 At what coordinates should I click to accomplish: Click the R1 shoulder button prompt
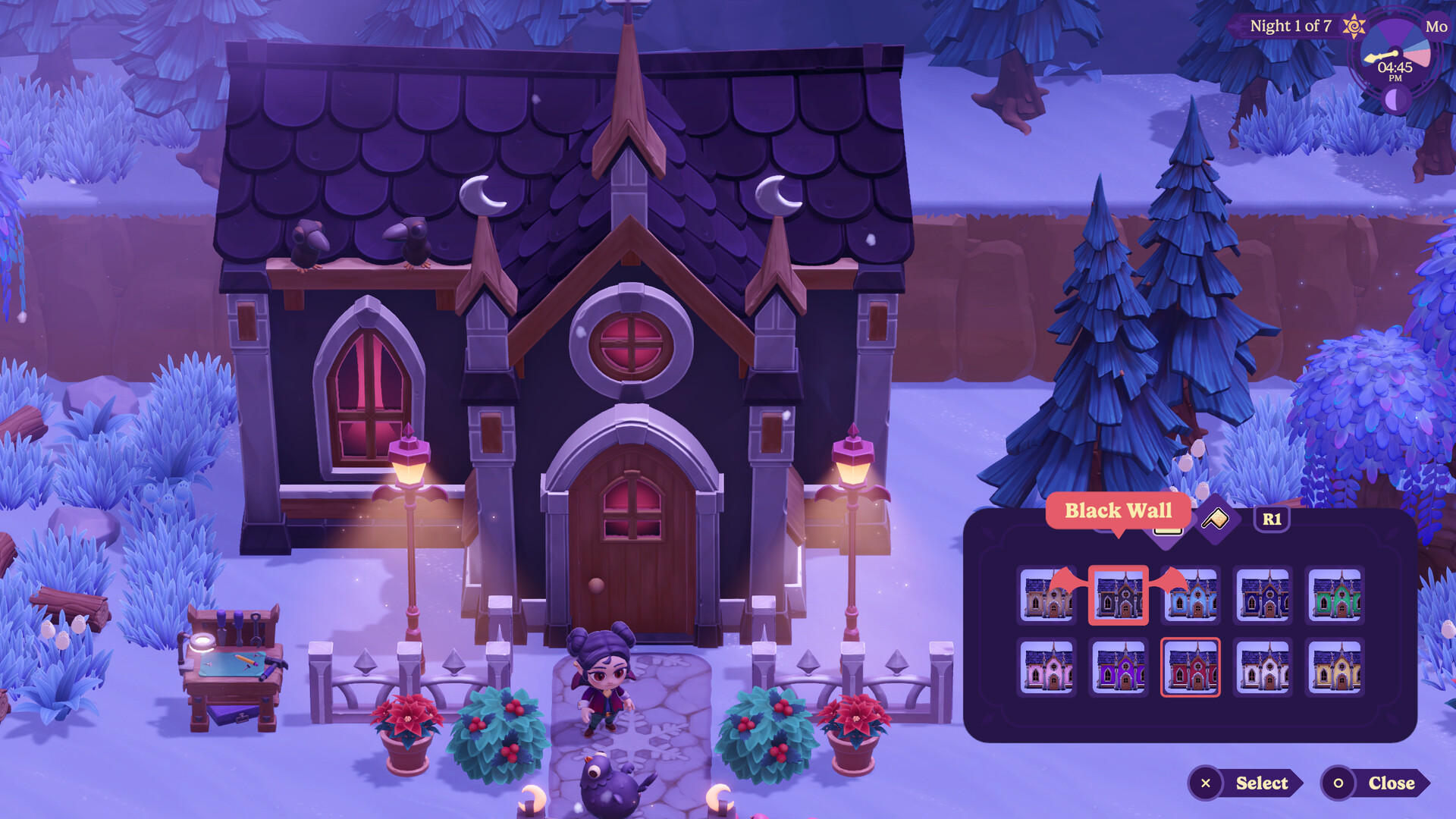[1274, 518]
